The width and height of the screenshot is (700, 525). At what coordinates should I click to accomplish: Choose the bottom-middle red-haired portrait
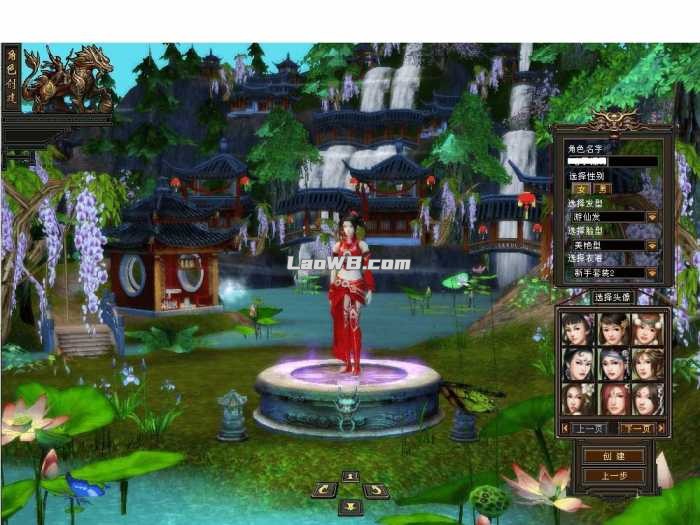(x=612, y=398)
